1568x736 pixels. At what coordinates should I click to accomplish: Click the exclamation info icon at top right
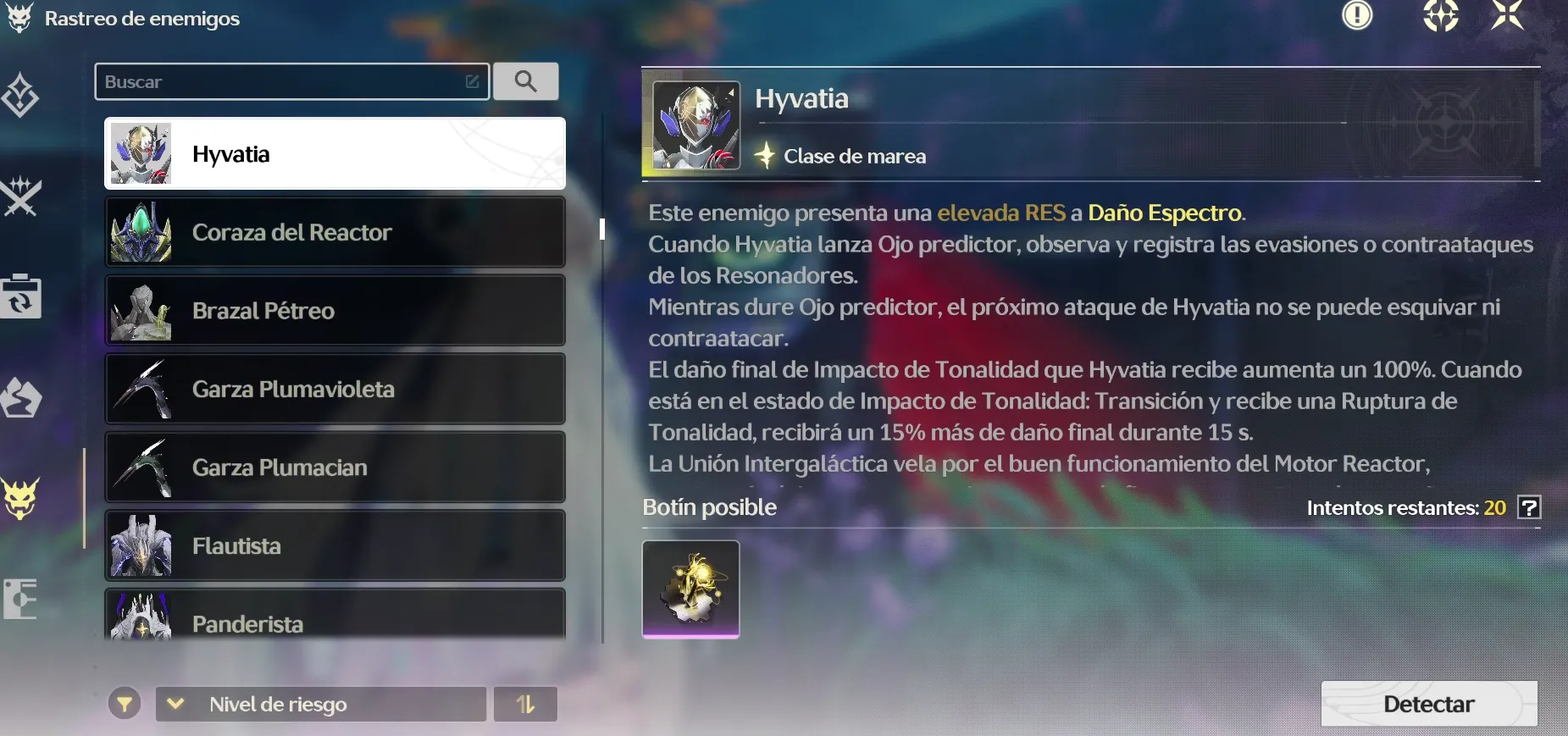(1359, 15)
